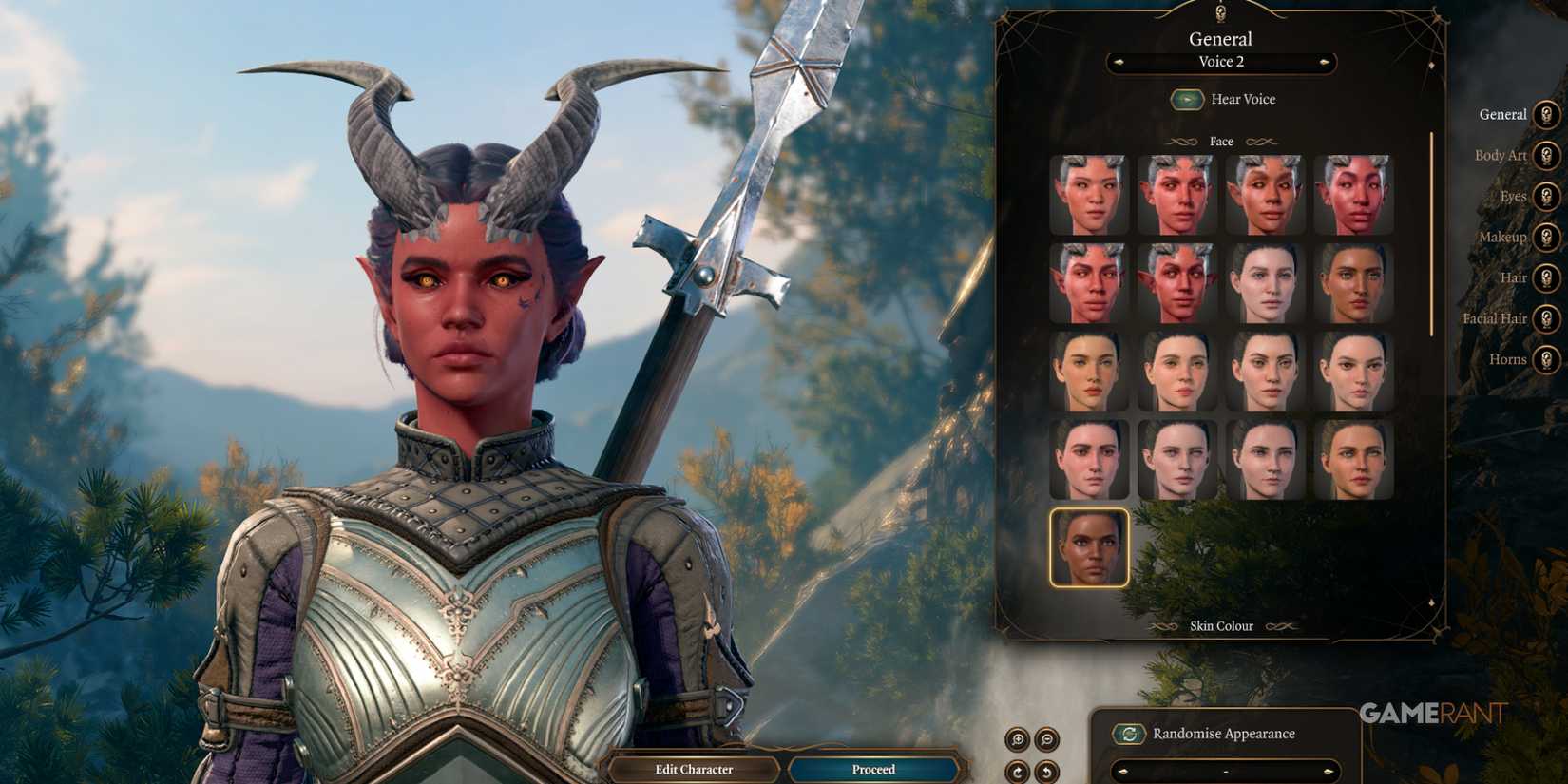The image size is (1568, 784).
Task: Expand the Skin Colour section
Action: tap(1220, 625)
